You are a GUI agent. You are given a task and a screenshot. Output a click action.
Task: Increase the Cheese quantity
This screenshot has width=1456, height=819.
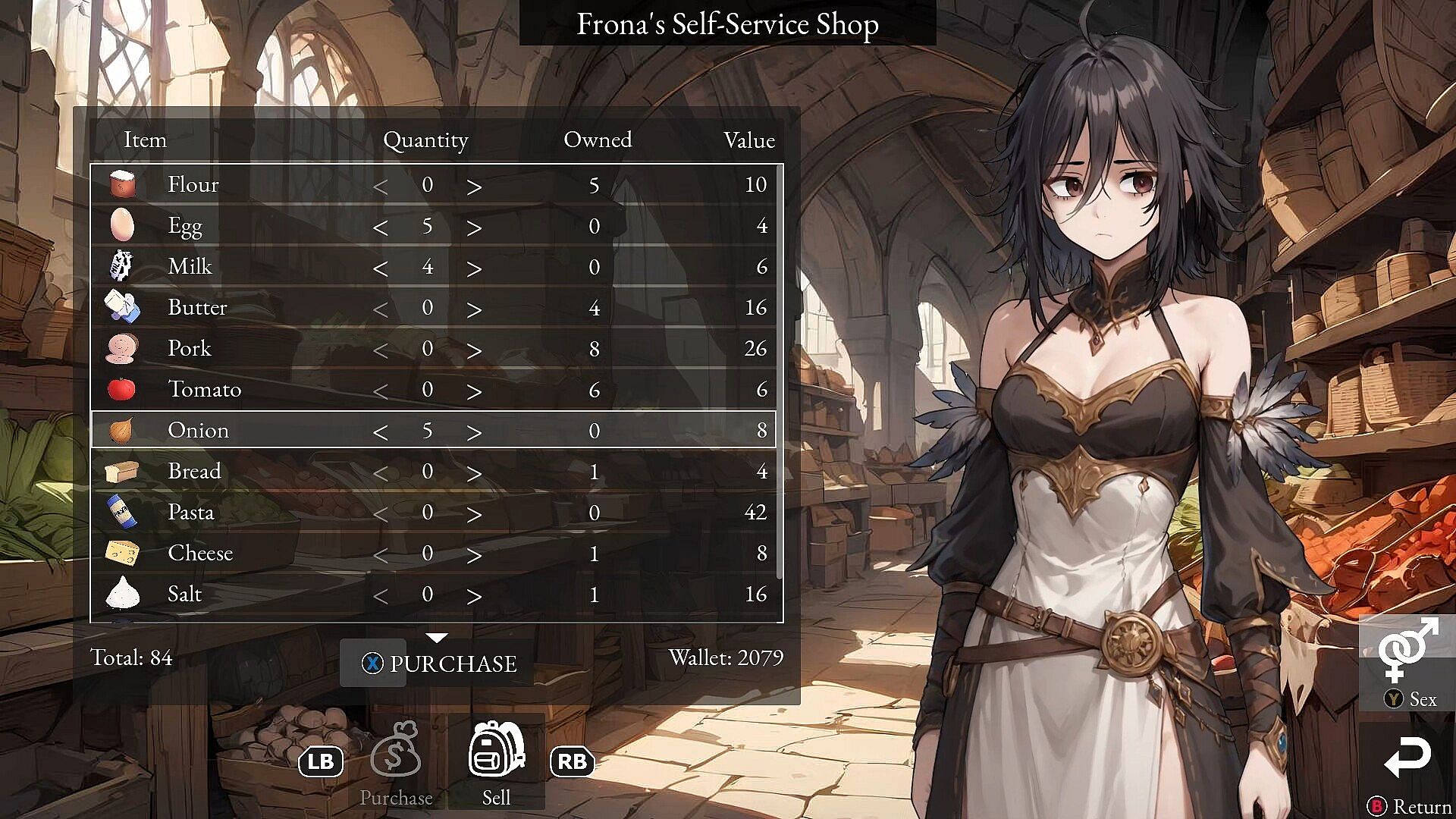[474, 554]
